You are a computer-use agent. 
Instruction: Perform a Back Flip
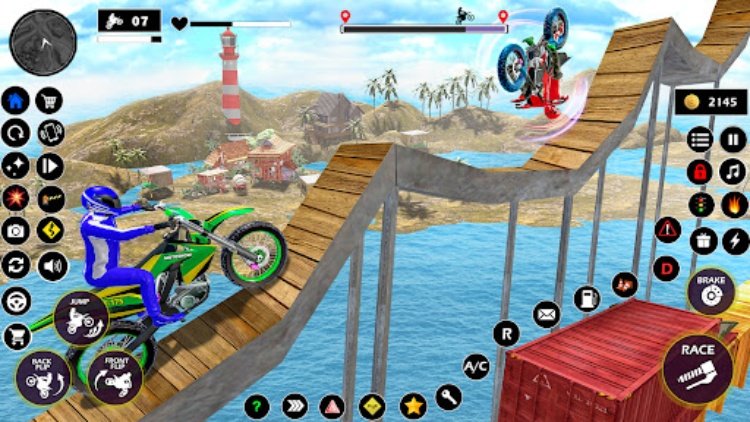[x=42, y=376]
